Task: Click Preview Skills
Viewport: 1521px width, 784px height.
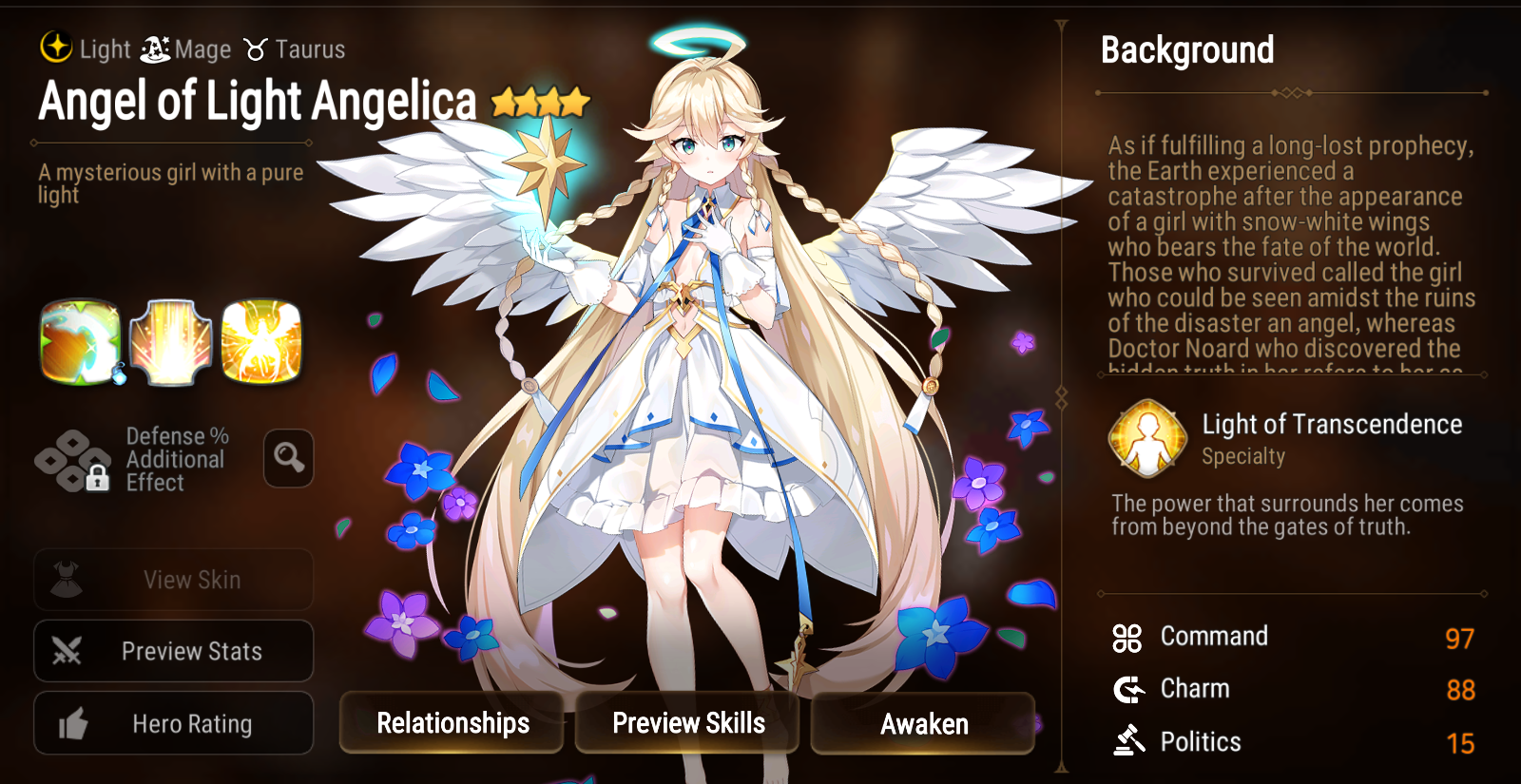Action: point(687,723)
